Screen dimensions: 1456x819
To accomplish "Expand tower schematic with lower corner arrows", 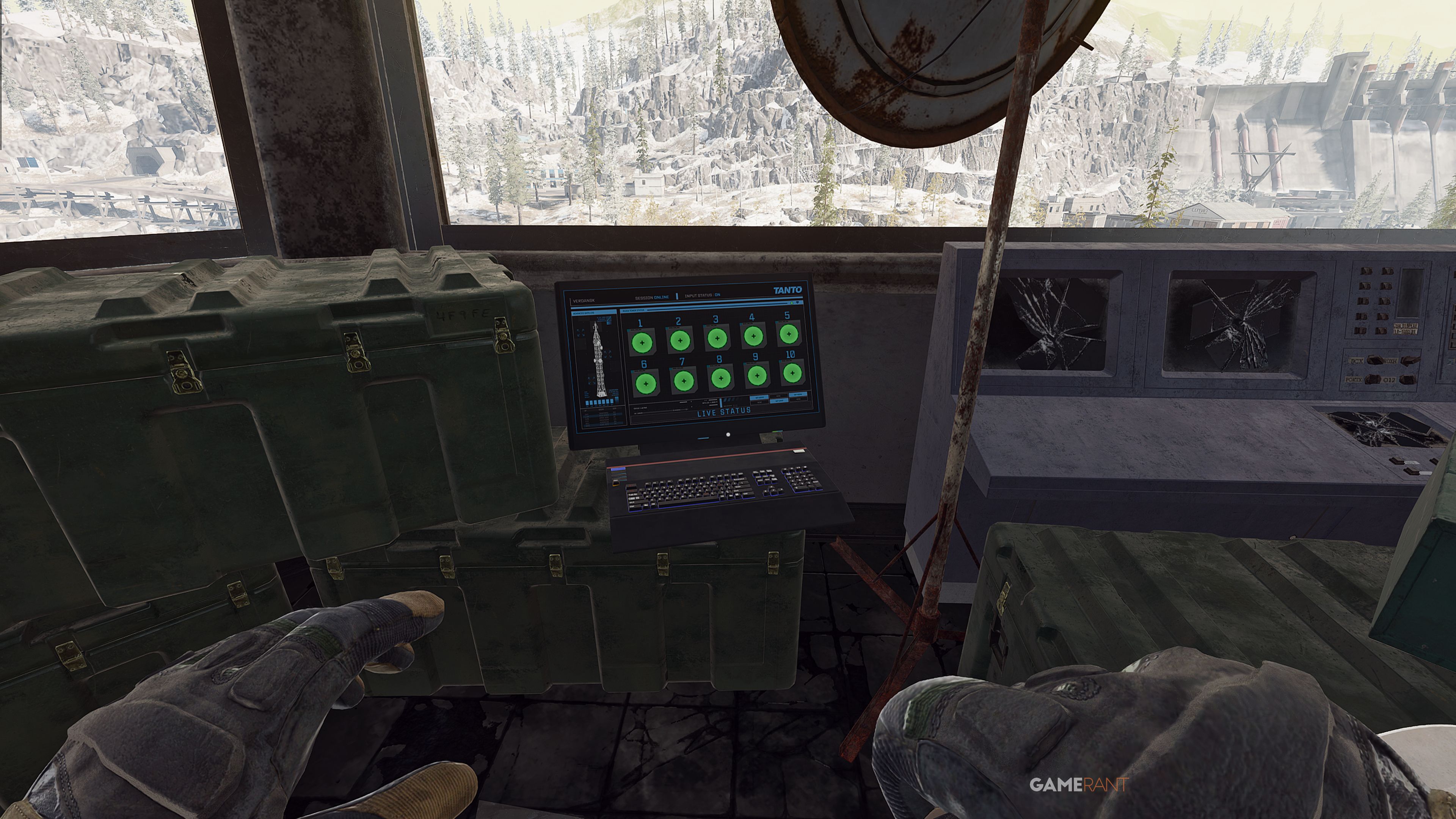I will [x=591, y=381].
